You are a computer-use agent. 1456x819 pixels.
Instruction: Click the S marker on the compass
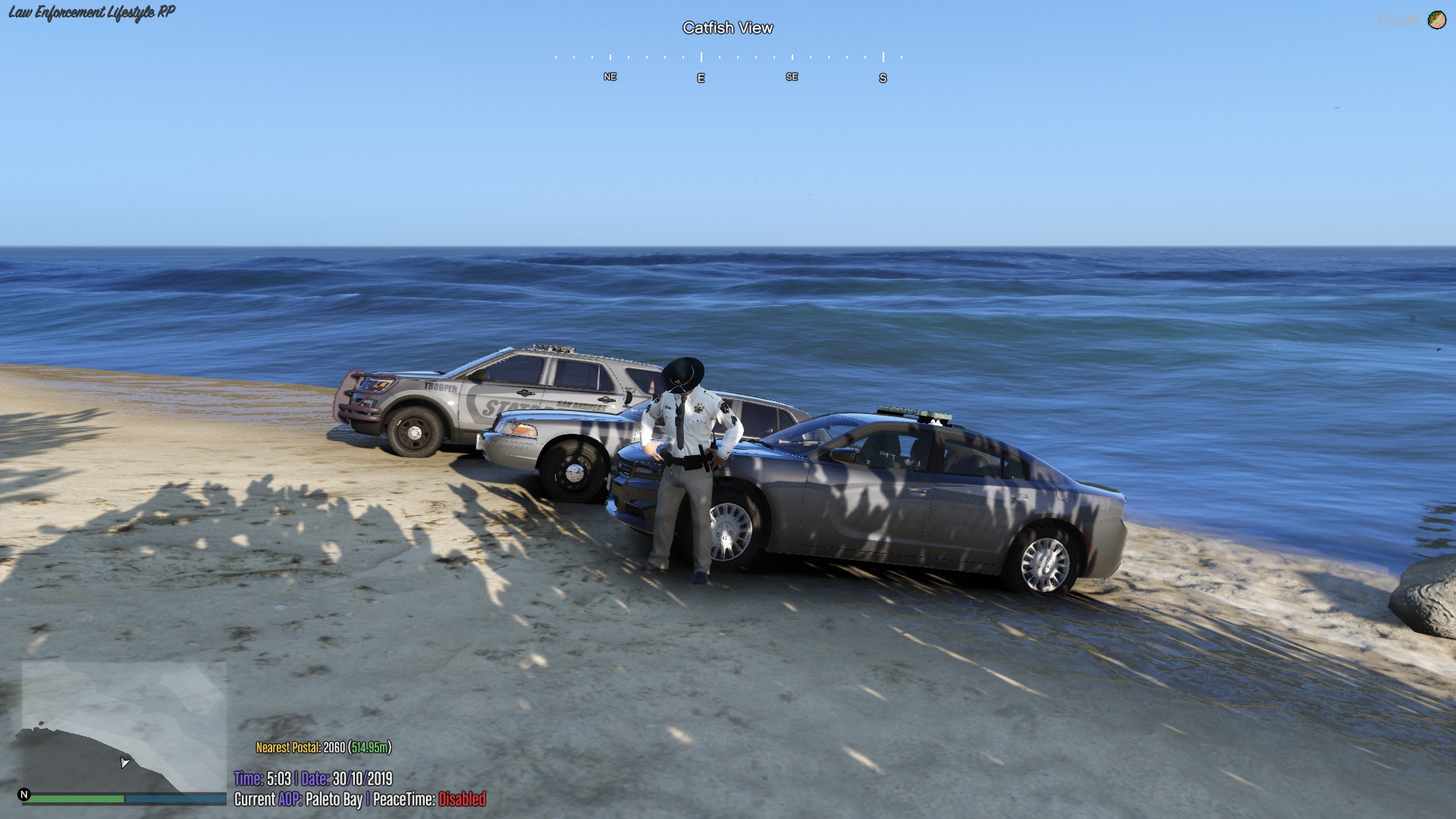(x=882, y=77)
